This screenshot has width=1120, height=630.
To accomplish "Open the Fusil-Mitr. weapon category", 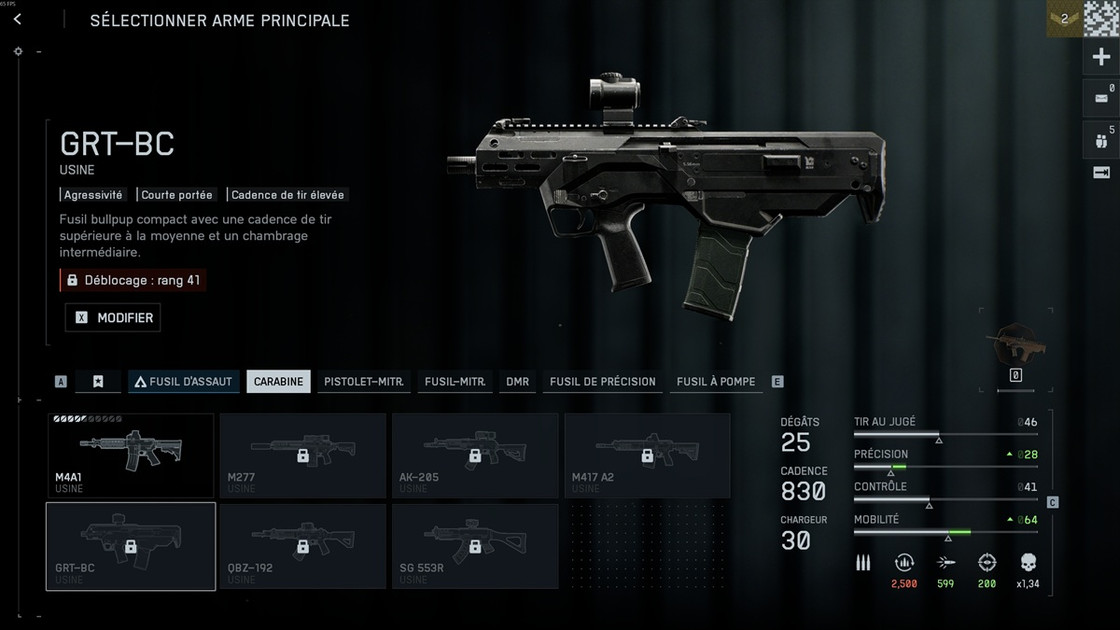I will 455,382.
